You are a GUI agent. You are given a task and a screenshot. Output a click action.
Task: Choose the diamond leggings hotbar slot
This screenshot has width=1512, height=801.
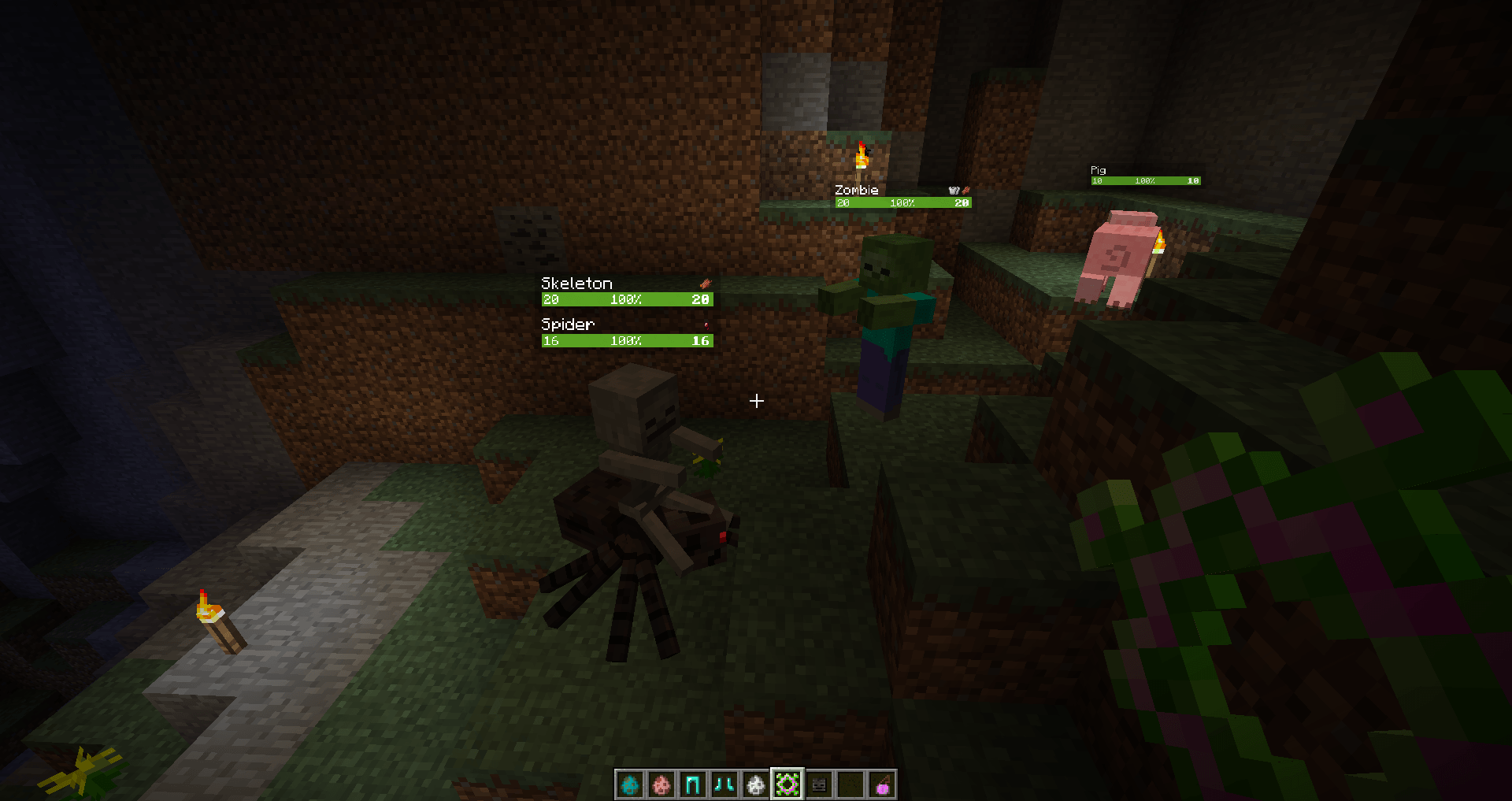(x=693, y=784)
